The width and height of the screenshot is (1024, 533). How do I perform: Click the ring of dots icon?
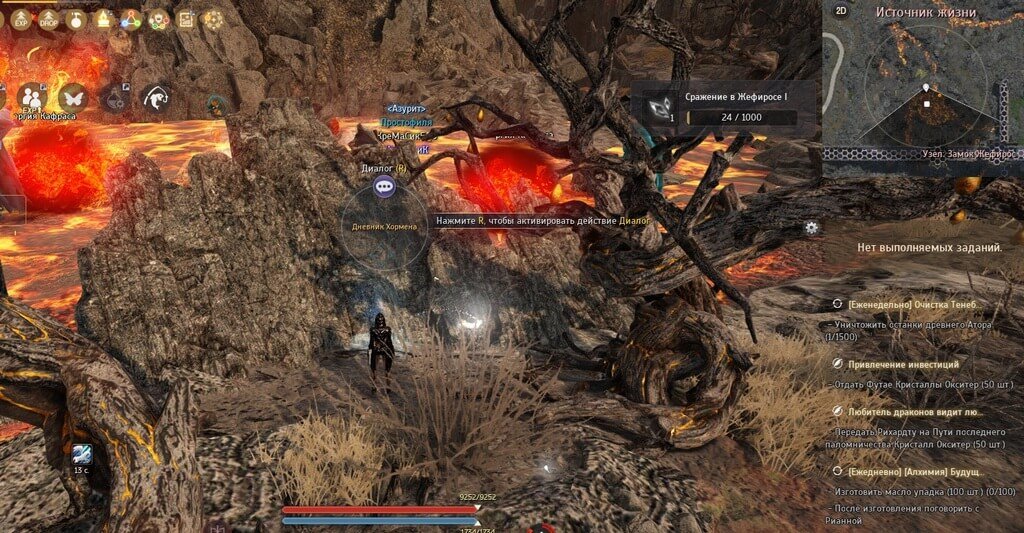point(213,18)
